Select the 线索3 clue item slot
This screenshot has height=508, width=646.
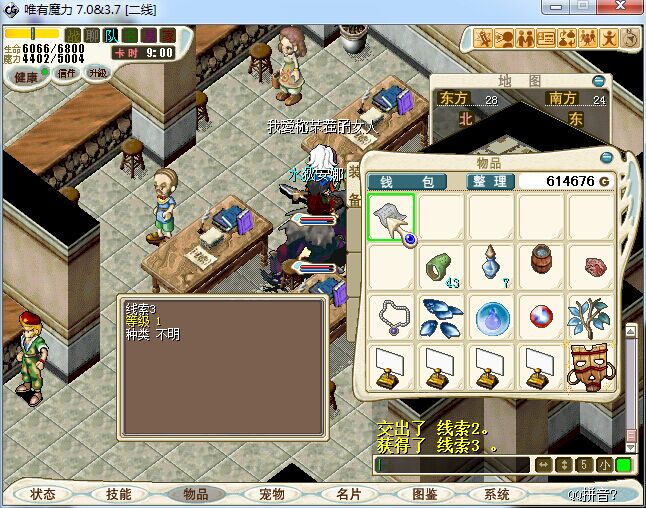(x=391, y=218)
